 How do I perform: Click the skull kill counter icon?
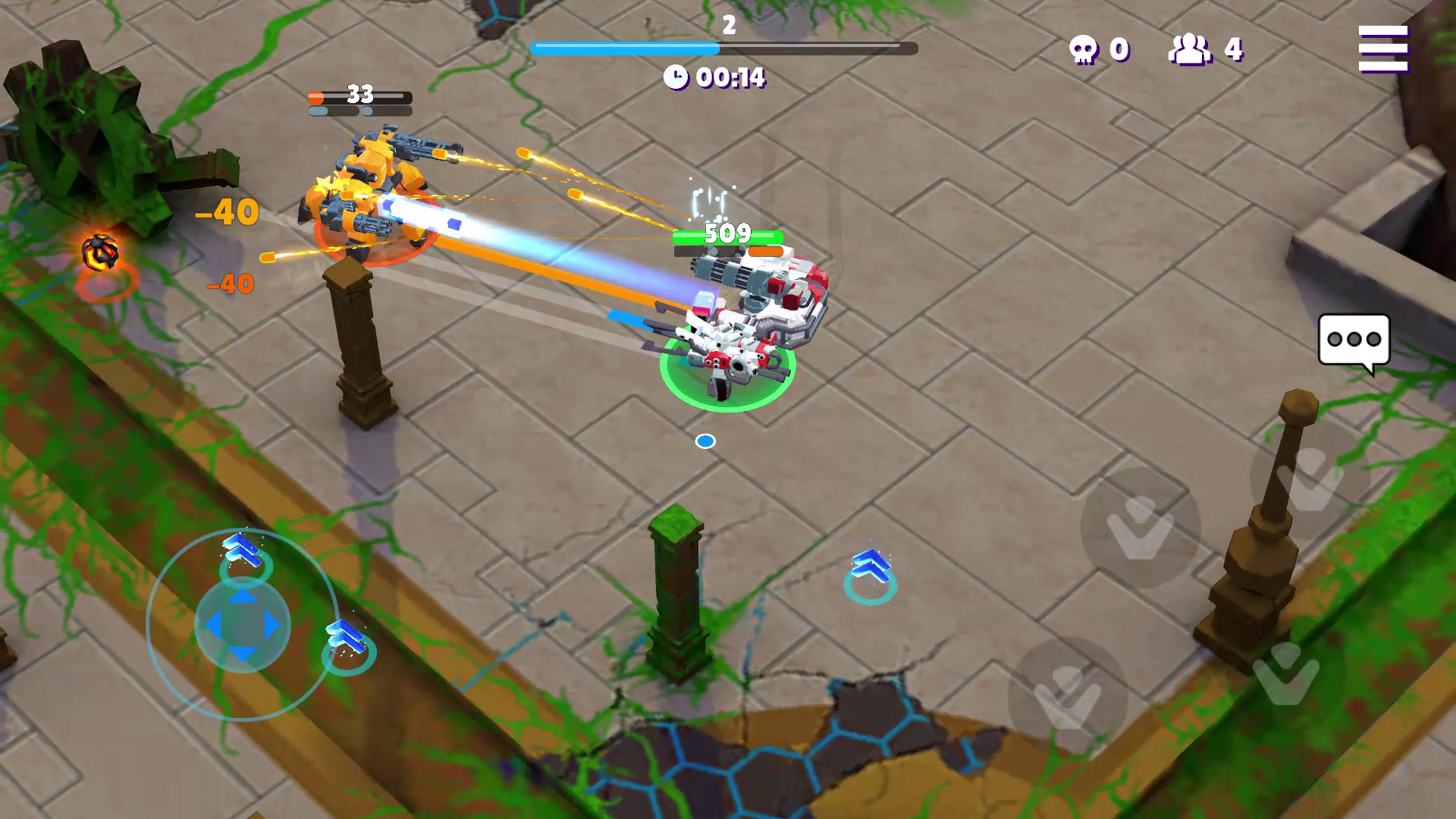(x=1084, y=49)
